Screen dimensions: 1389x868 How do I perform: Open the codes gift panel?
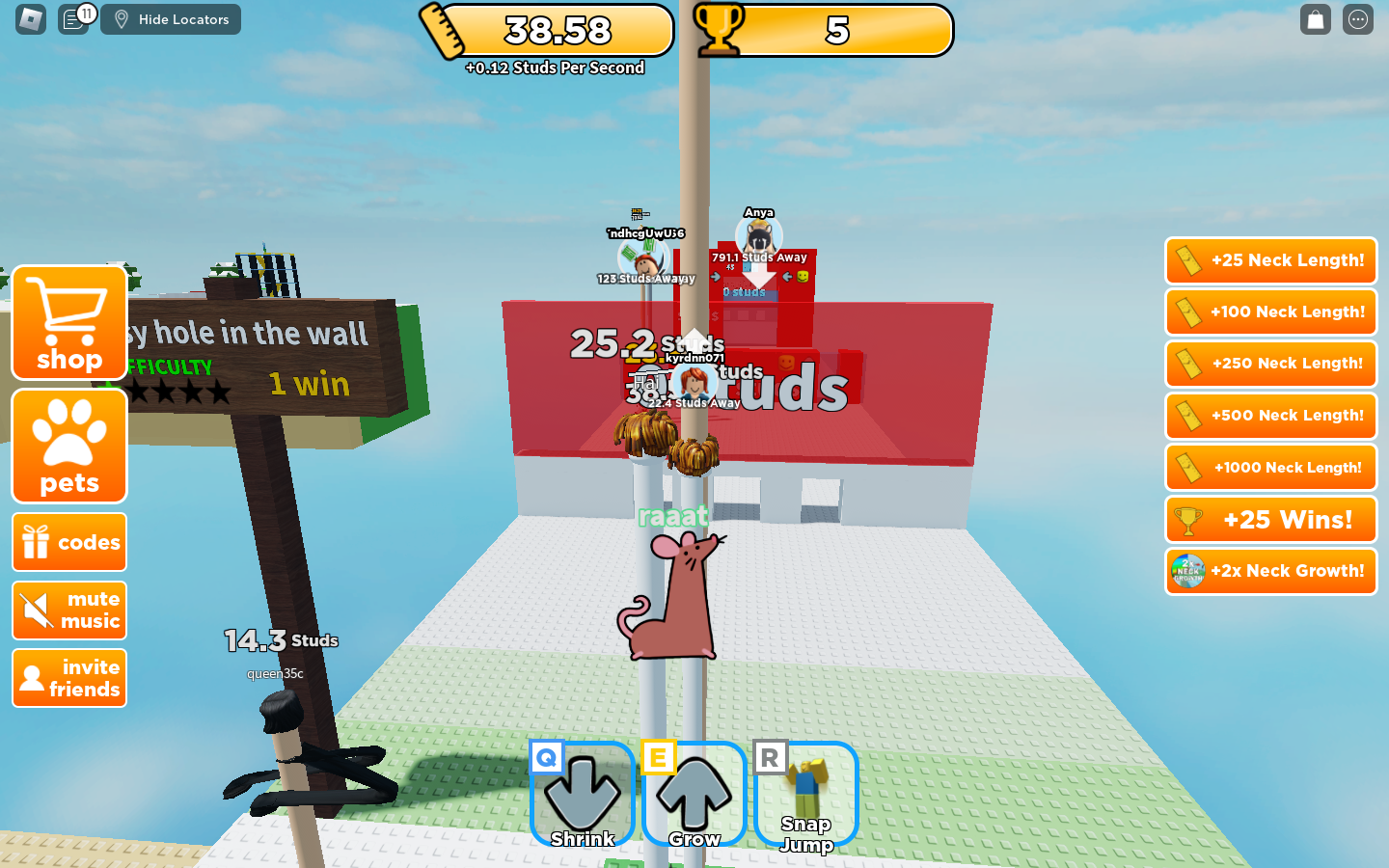(x=68, y=542)
